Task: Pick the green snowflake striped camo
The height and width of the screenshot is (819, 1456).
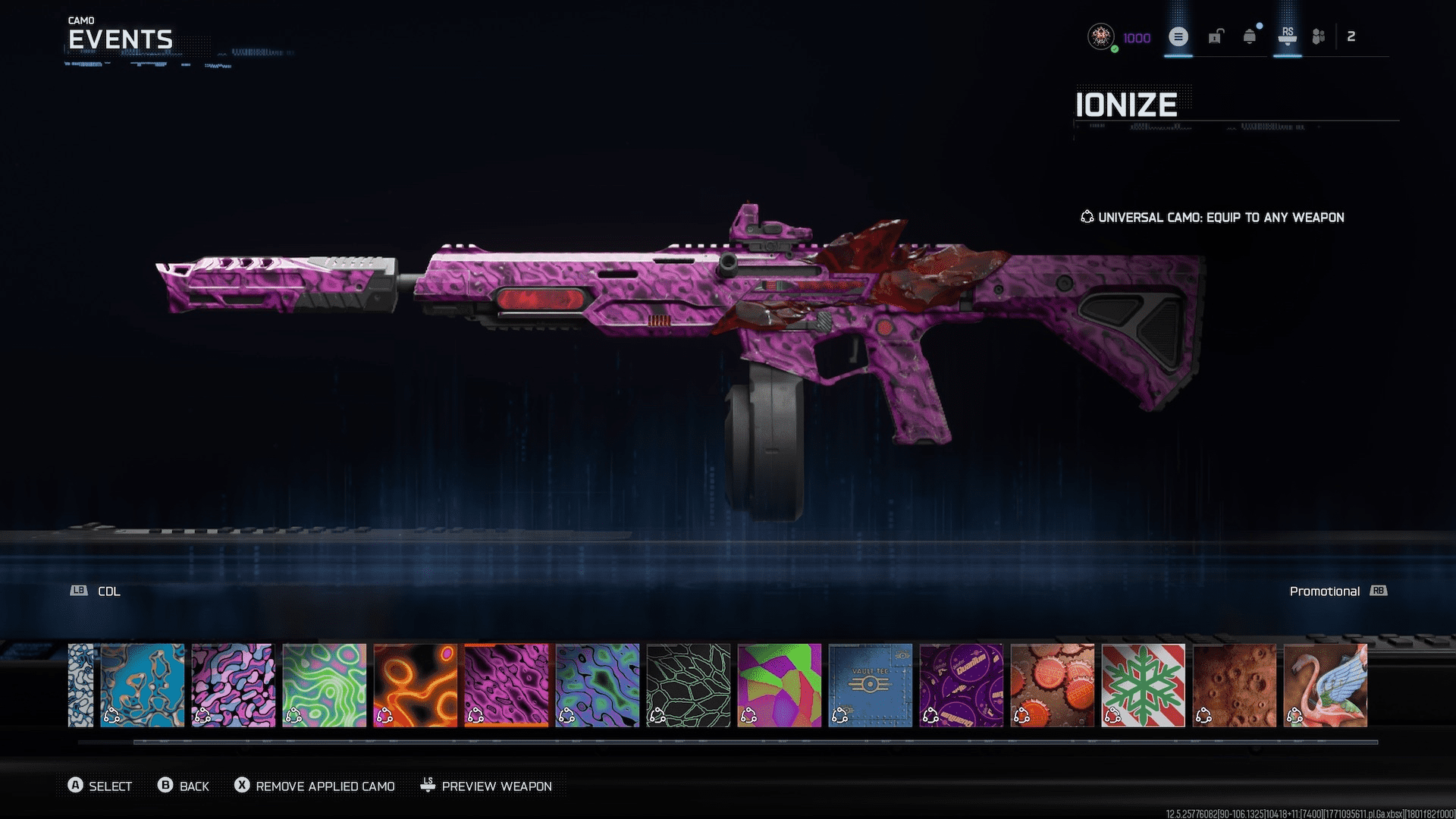Action: click(1143, 685)
